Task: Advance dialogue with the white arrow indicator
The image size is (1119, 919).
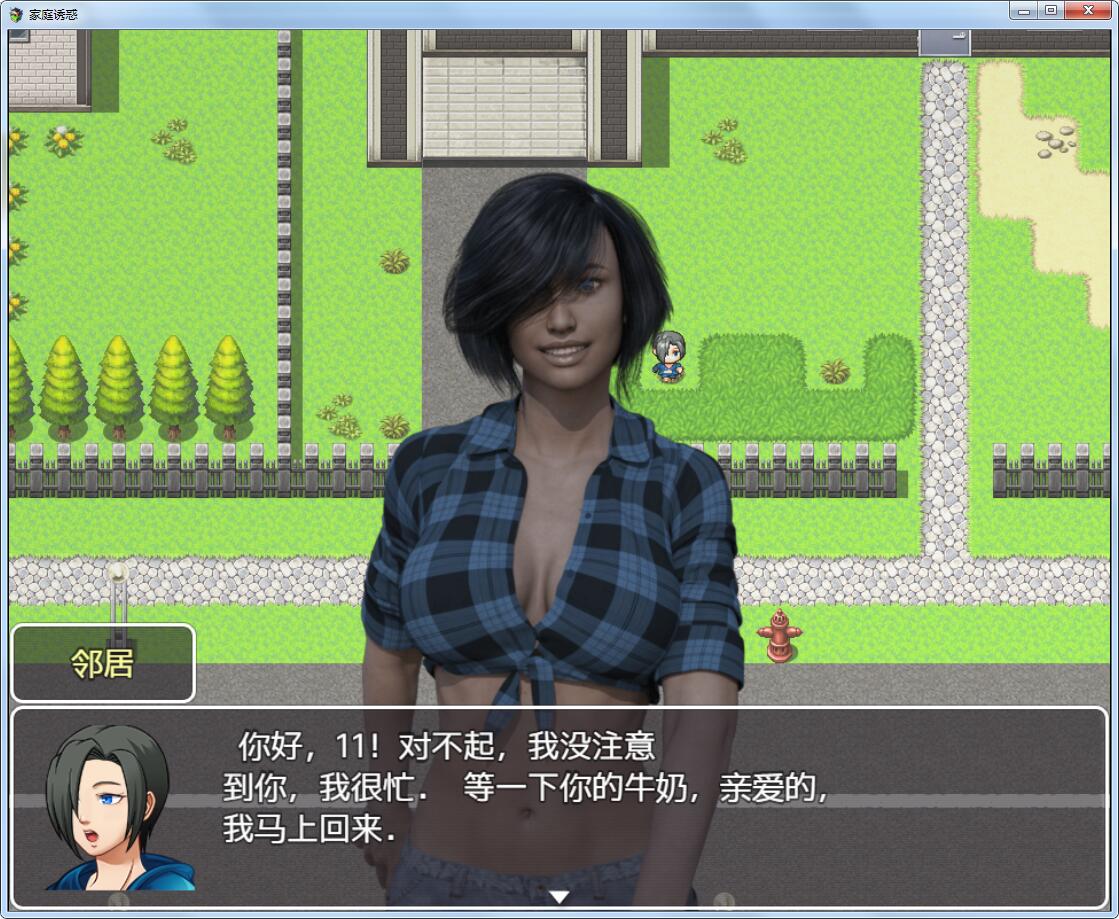Action: click(559, 896)
